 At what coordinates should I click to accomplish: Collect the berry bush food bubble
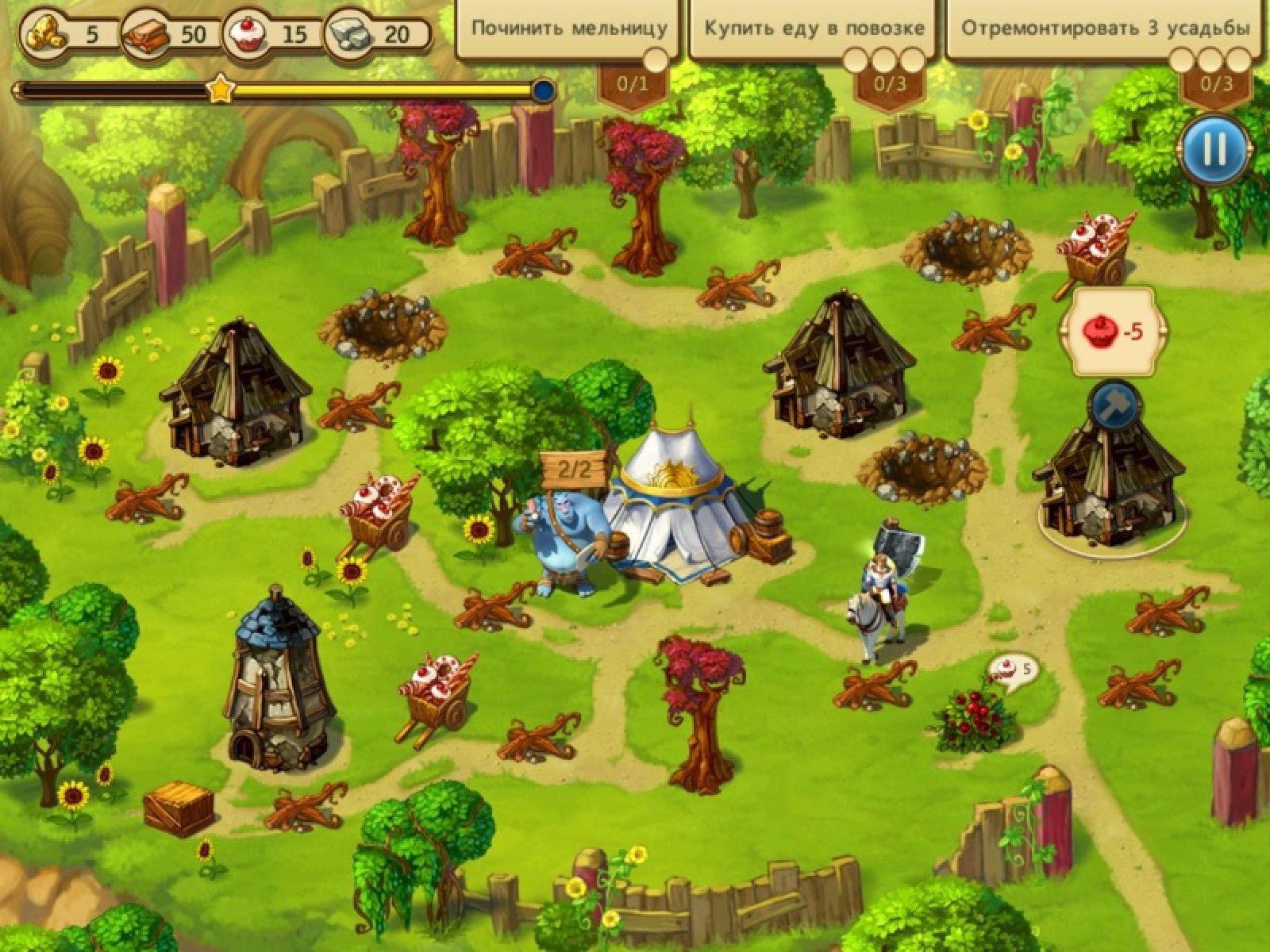tap(1011, 672)
